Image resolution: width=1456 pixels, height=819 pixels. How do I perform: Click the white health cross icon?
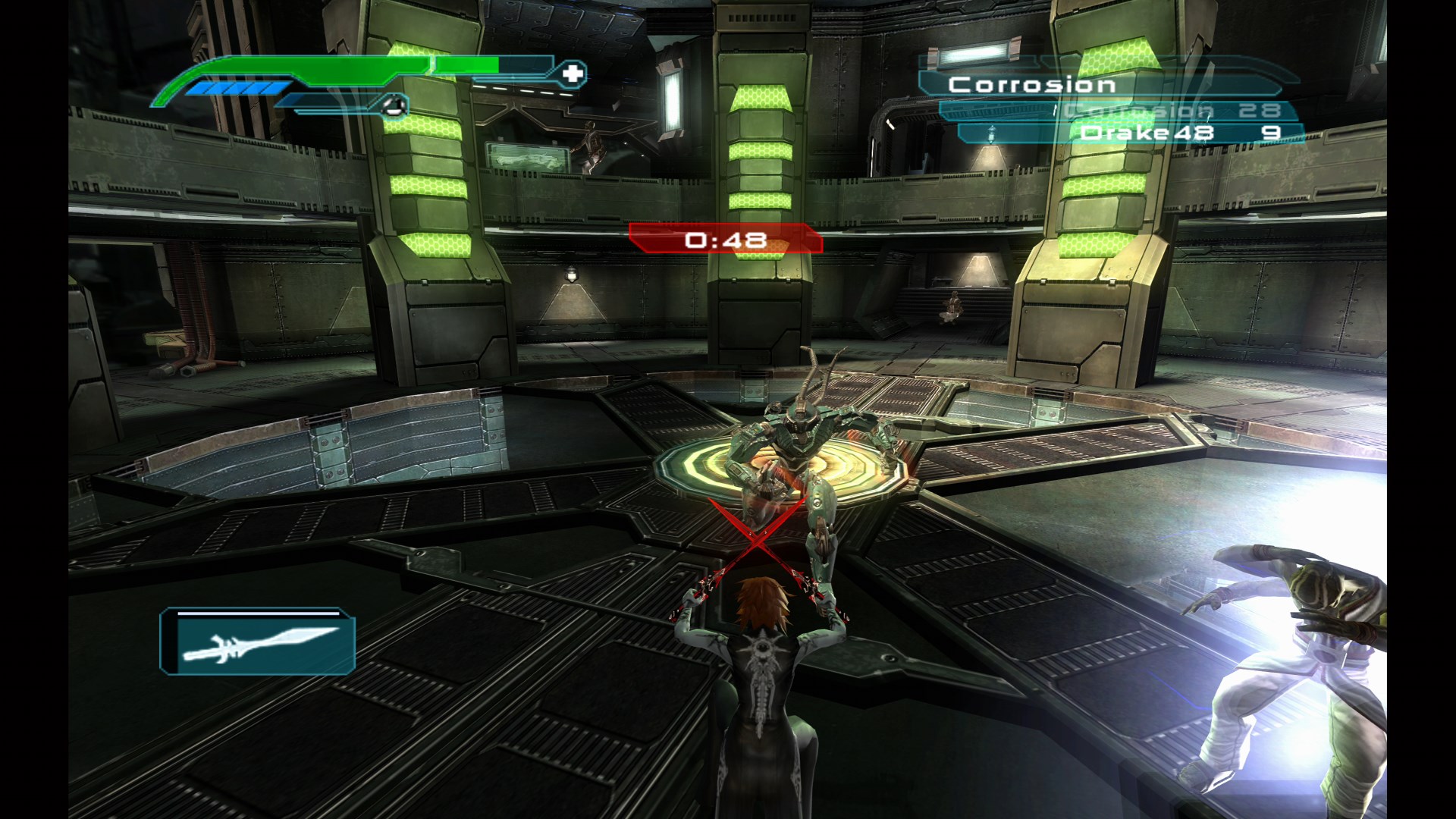pos(572,74)
